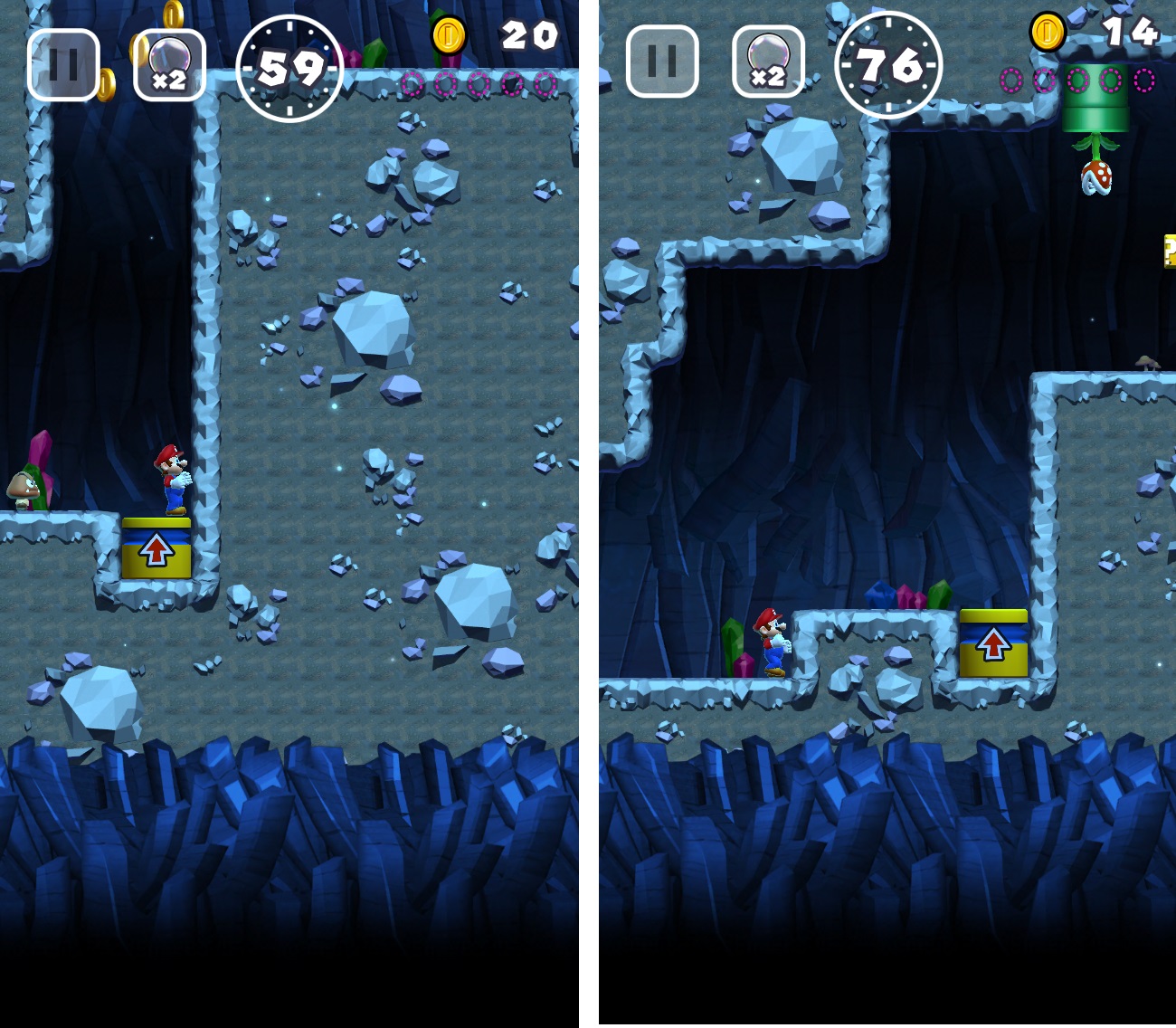This screenshot has height=1028, width=1176.
Task: Tap the arrow block on the right screenshot
Action: coord(995,644)
